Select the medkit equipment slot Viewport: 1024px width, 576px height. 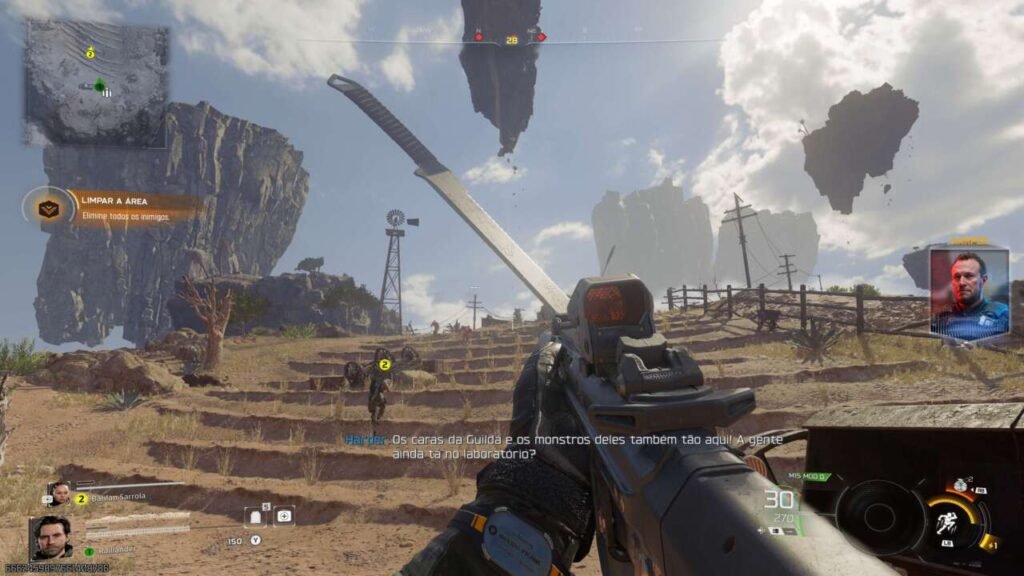285,516
